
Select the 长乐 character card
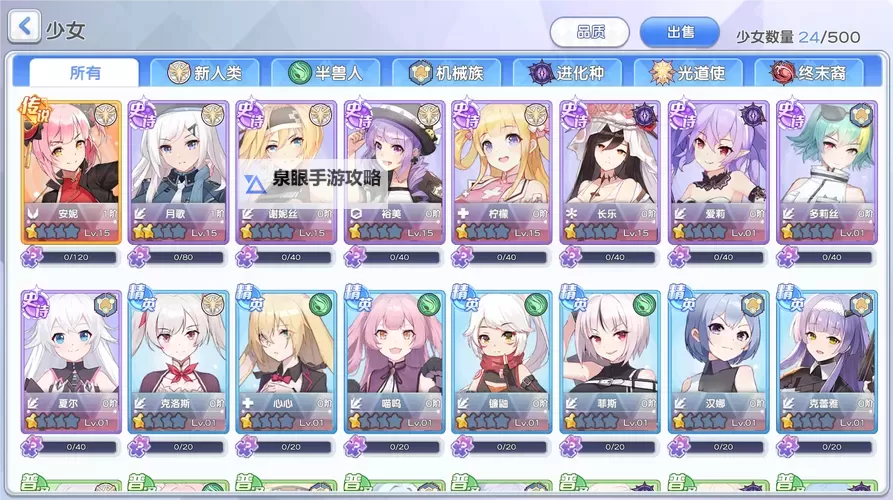click(x=610, y=172)
